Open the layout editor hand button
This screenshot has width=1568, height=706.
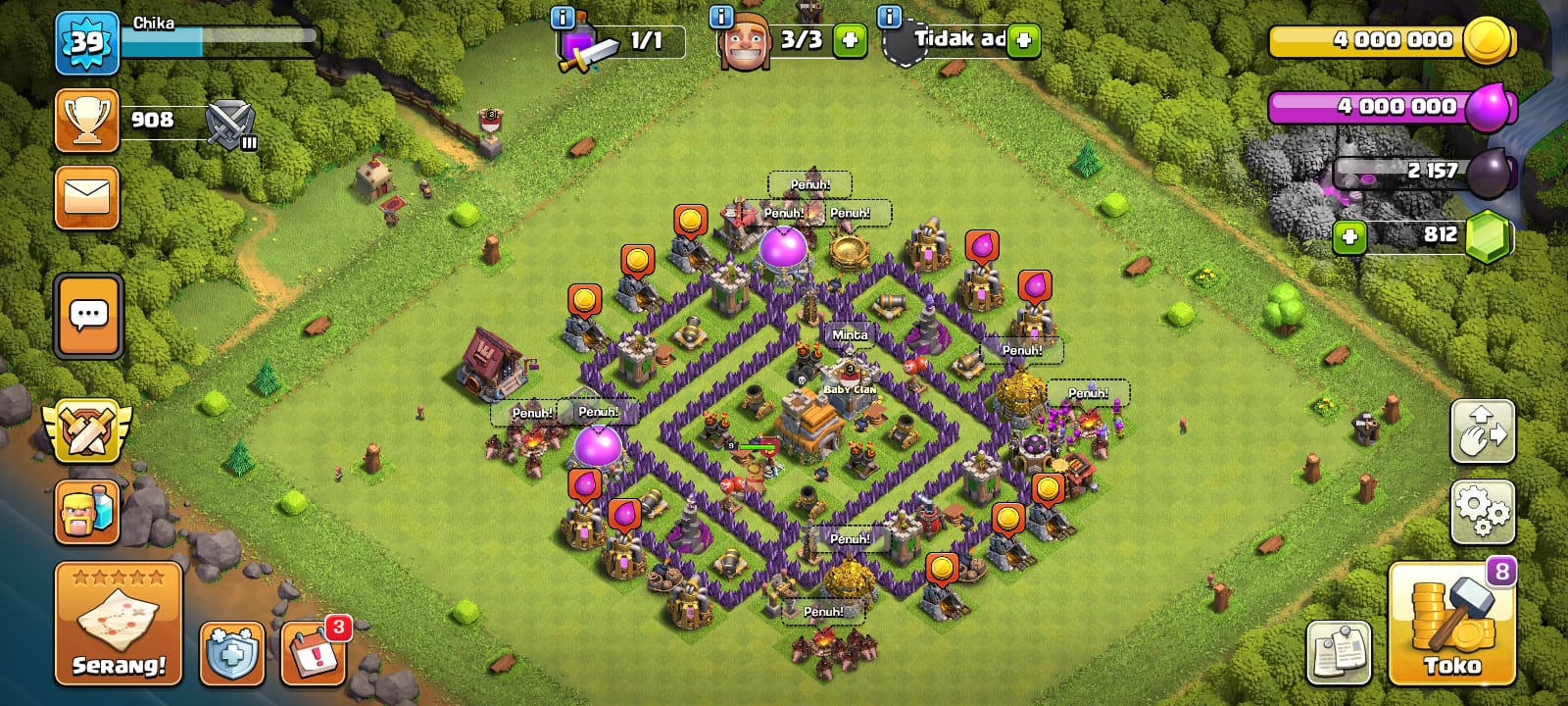tap(1482, 431)
